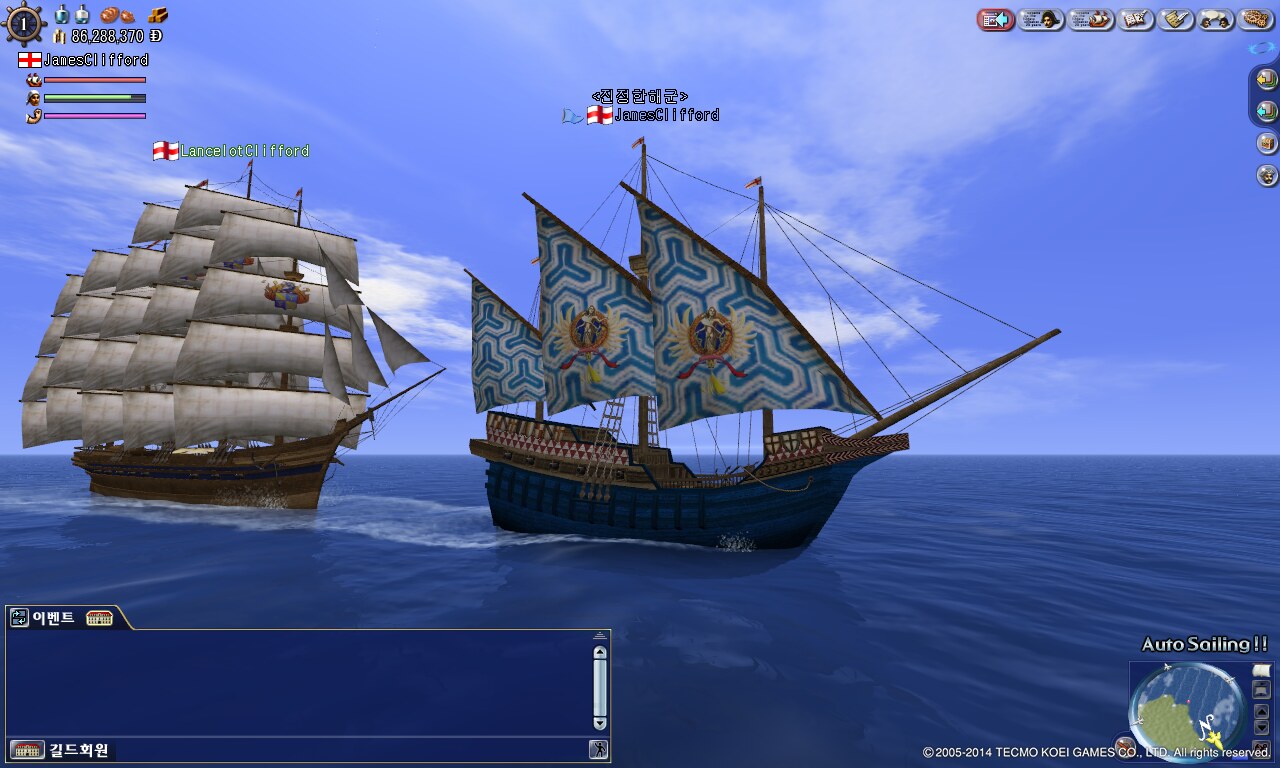Click the minimap down-arrow zoom button
The height and width of the screenshot is (768, 1280).
pos(1261,727)
